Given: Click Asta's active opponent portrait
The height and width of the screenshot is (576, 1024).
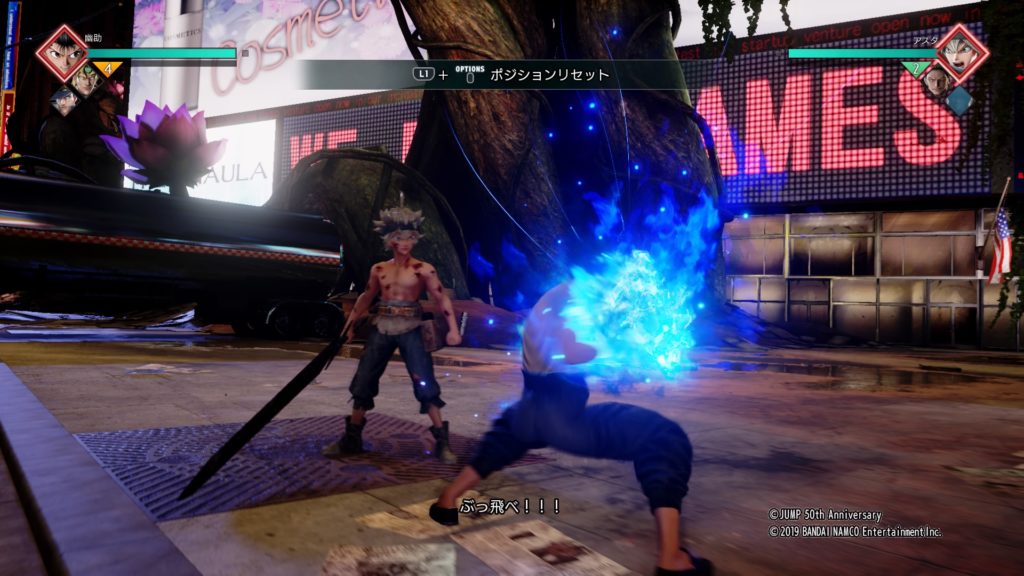Looking at the screenshot, I should (x=961, y=52).
